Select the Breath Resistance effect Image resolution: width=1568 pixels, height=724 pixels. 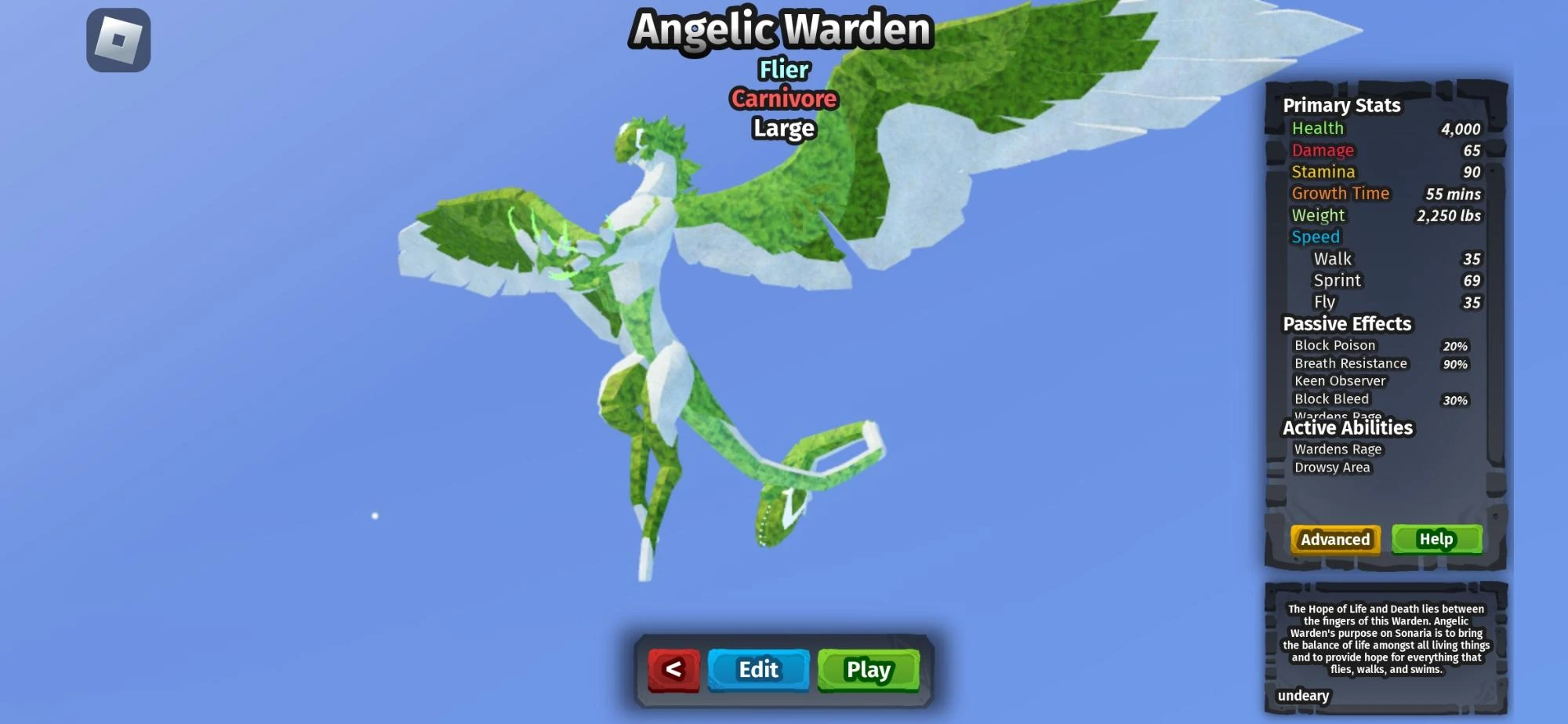pos(1351,363)
